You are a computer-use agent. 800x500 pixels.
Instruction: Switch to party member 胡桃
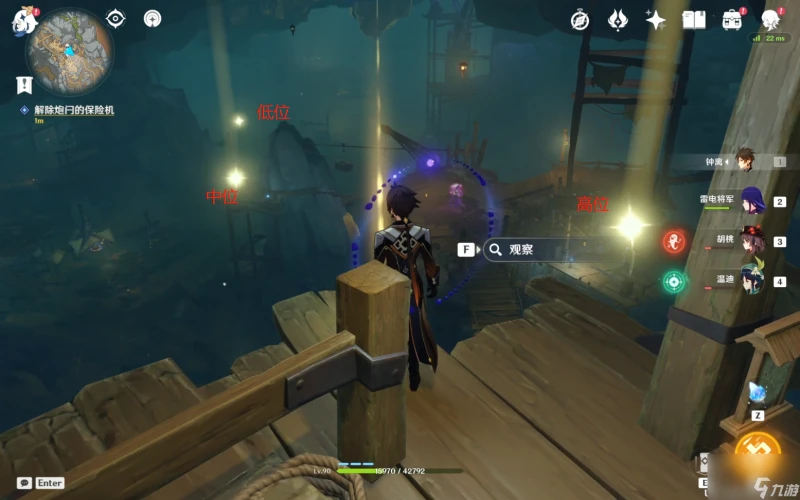click(x=750, y=241)
